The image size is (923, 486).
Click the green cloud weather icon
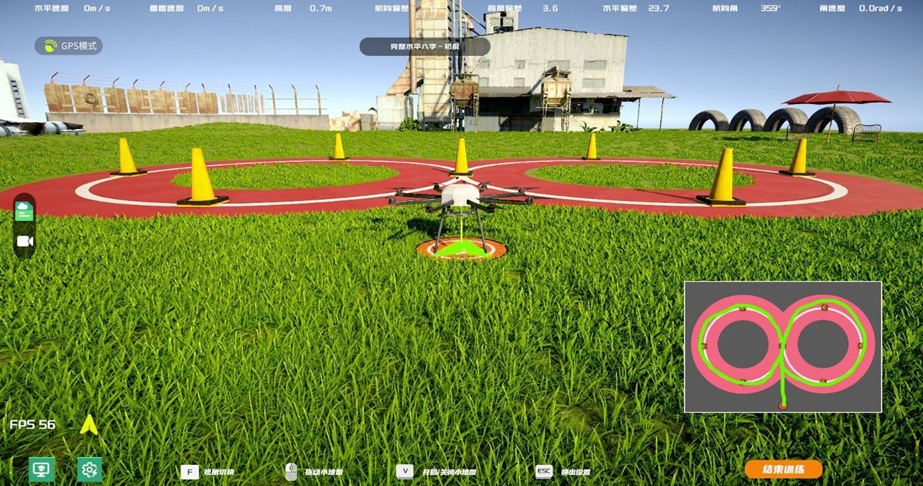point(25,211)
